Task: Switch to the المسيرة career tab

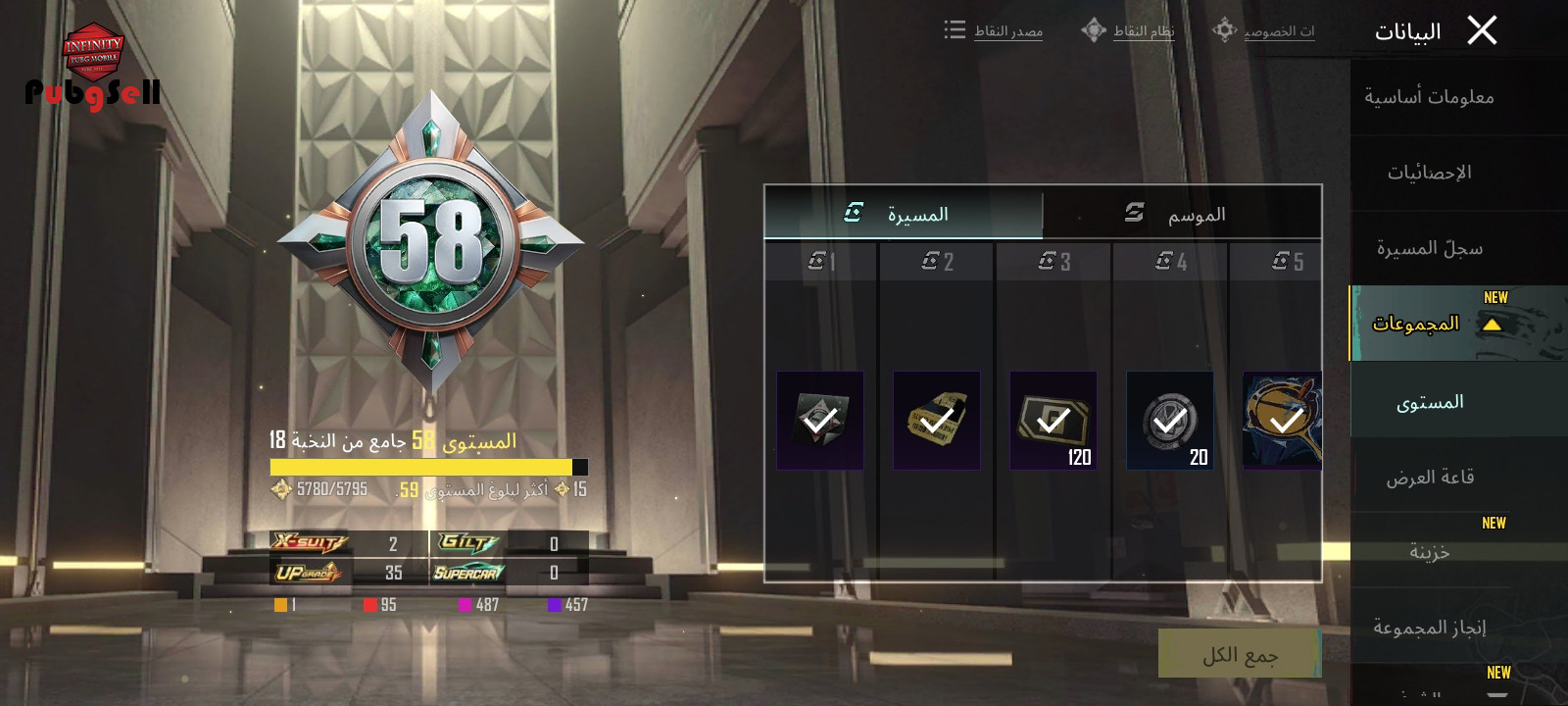Action: coord(903,213)
